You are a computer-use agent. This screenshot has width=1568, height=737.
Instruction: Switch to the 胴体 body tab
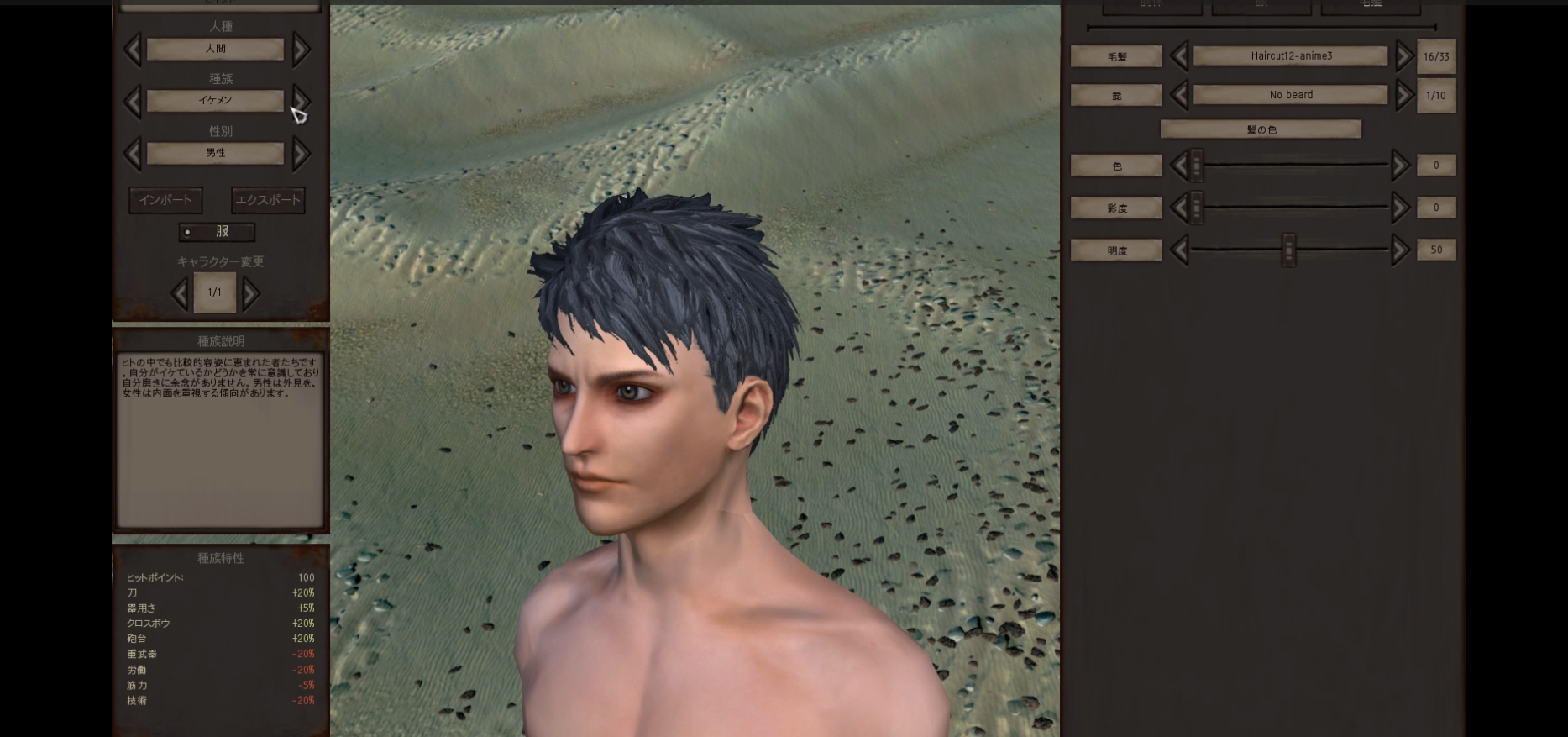click(x=1152, y=7)
